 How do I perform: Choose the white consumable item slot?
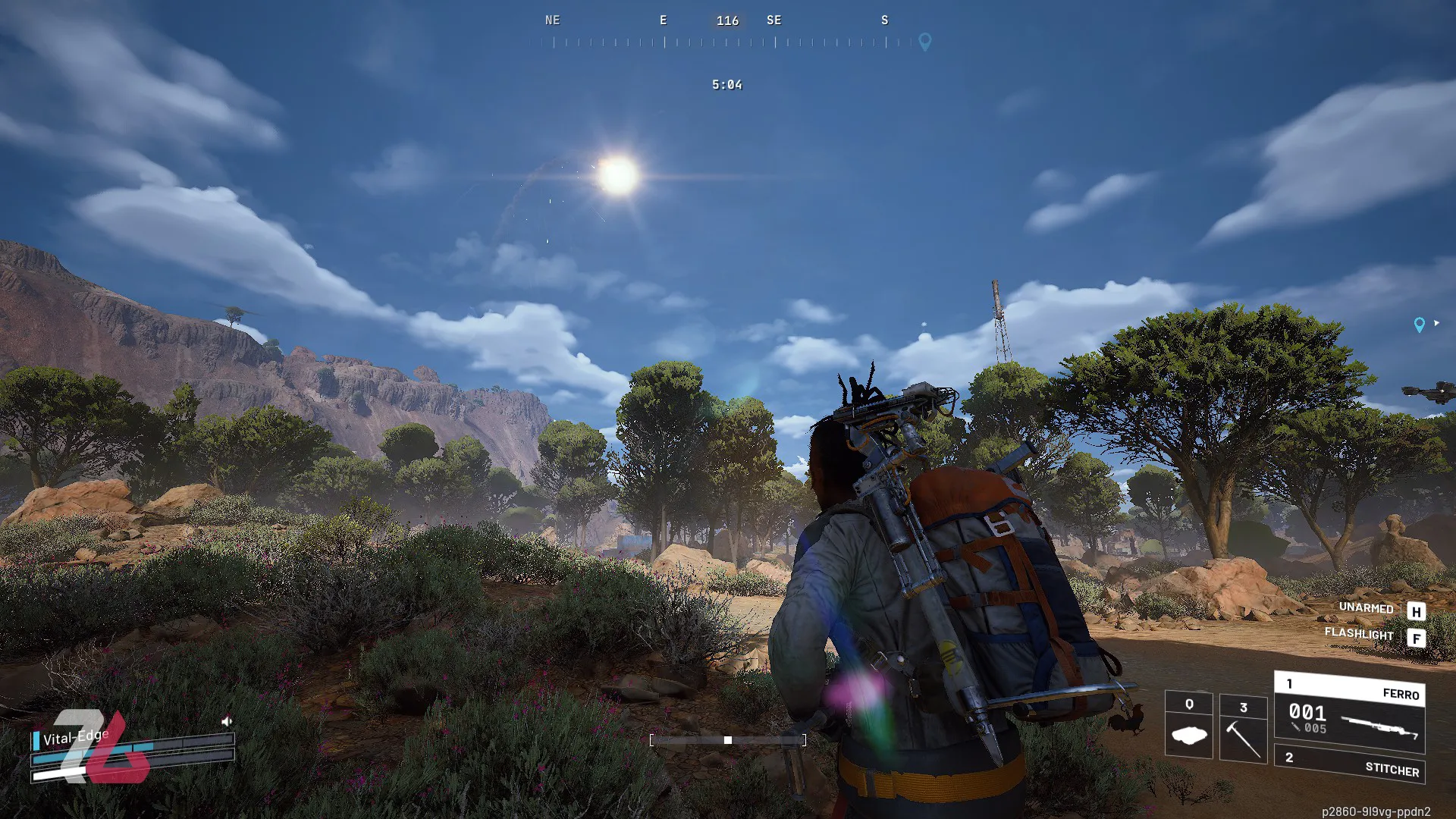pyautogui.click(x=1188, y=726)
